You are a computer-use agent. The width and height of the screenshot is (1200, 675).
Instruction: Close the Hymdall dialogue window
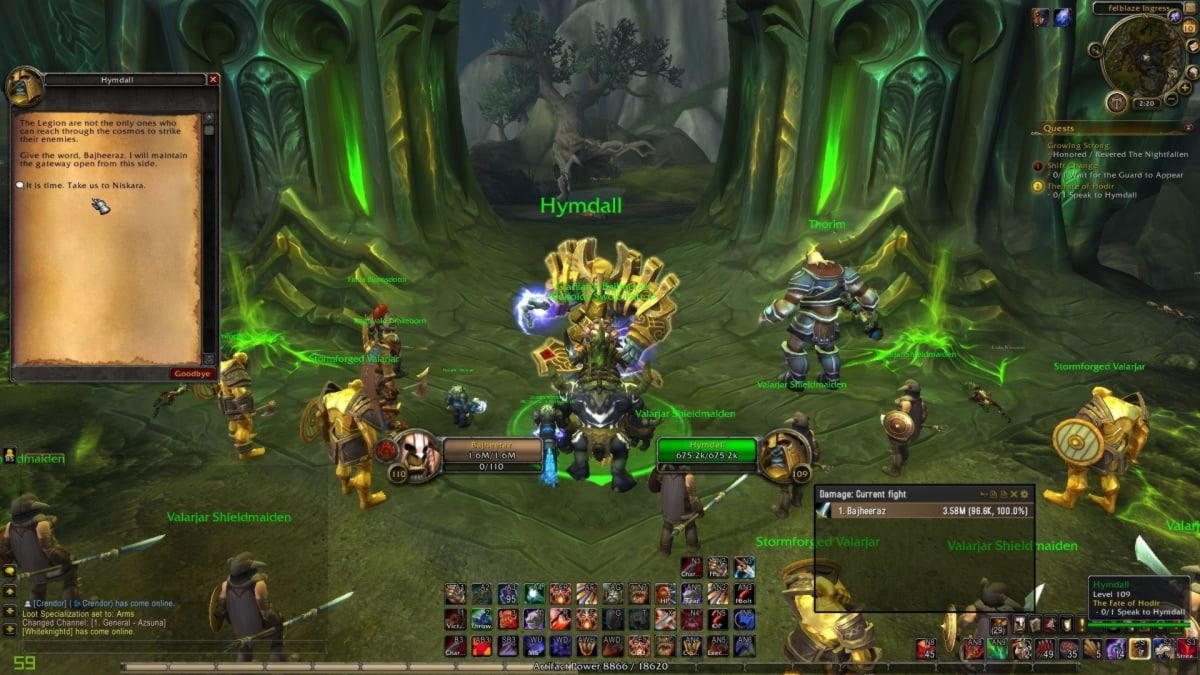point(213,79)
